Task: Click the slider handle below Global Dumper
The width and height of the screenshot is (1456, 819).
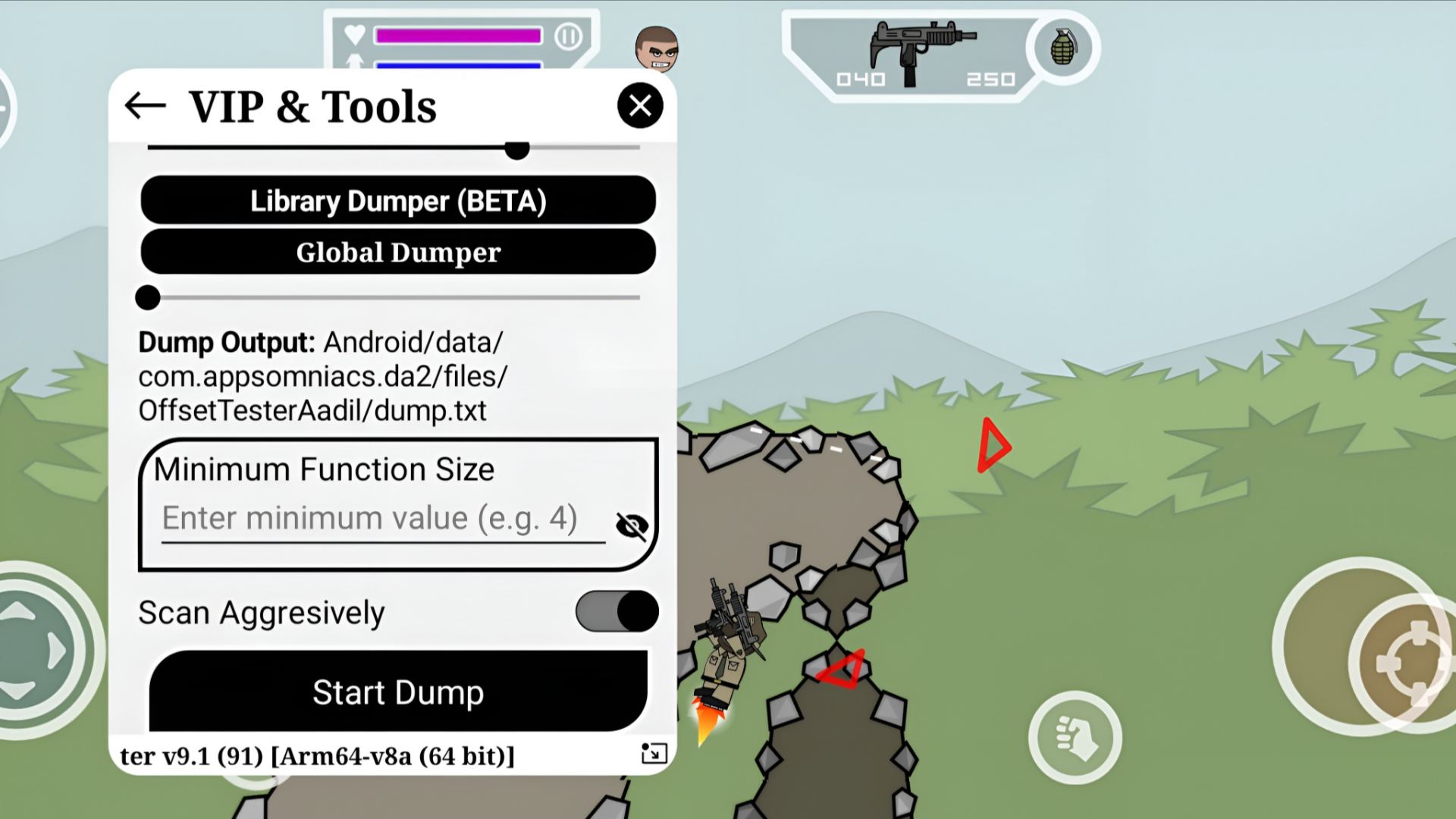Action: [x=148, y=298]
